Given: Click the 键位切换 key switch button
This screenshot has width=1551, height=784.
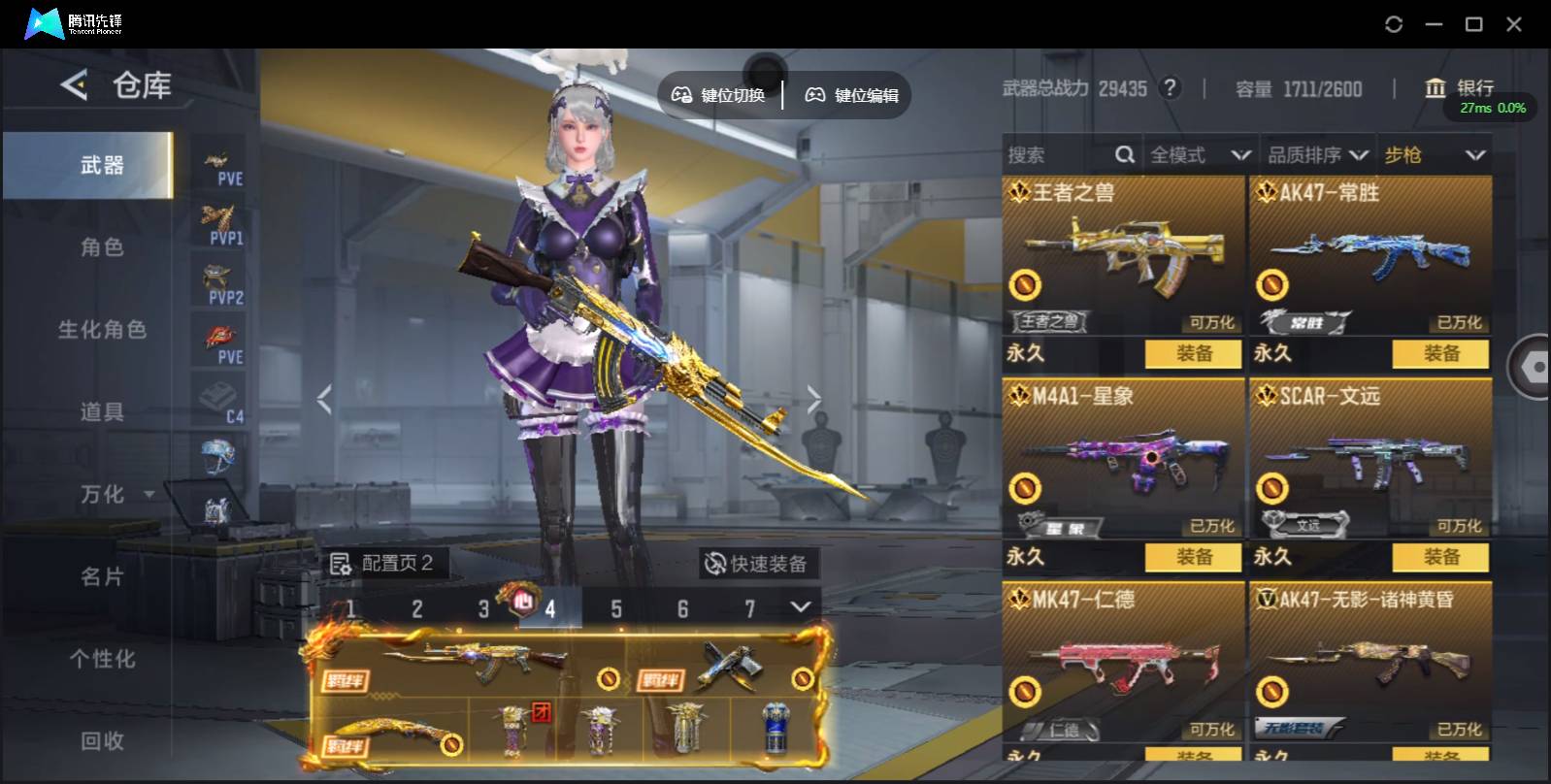Looking at the screenshot, I should click(719, 95).
